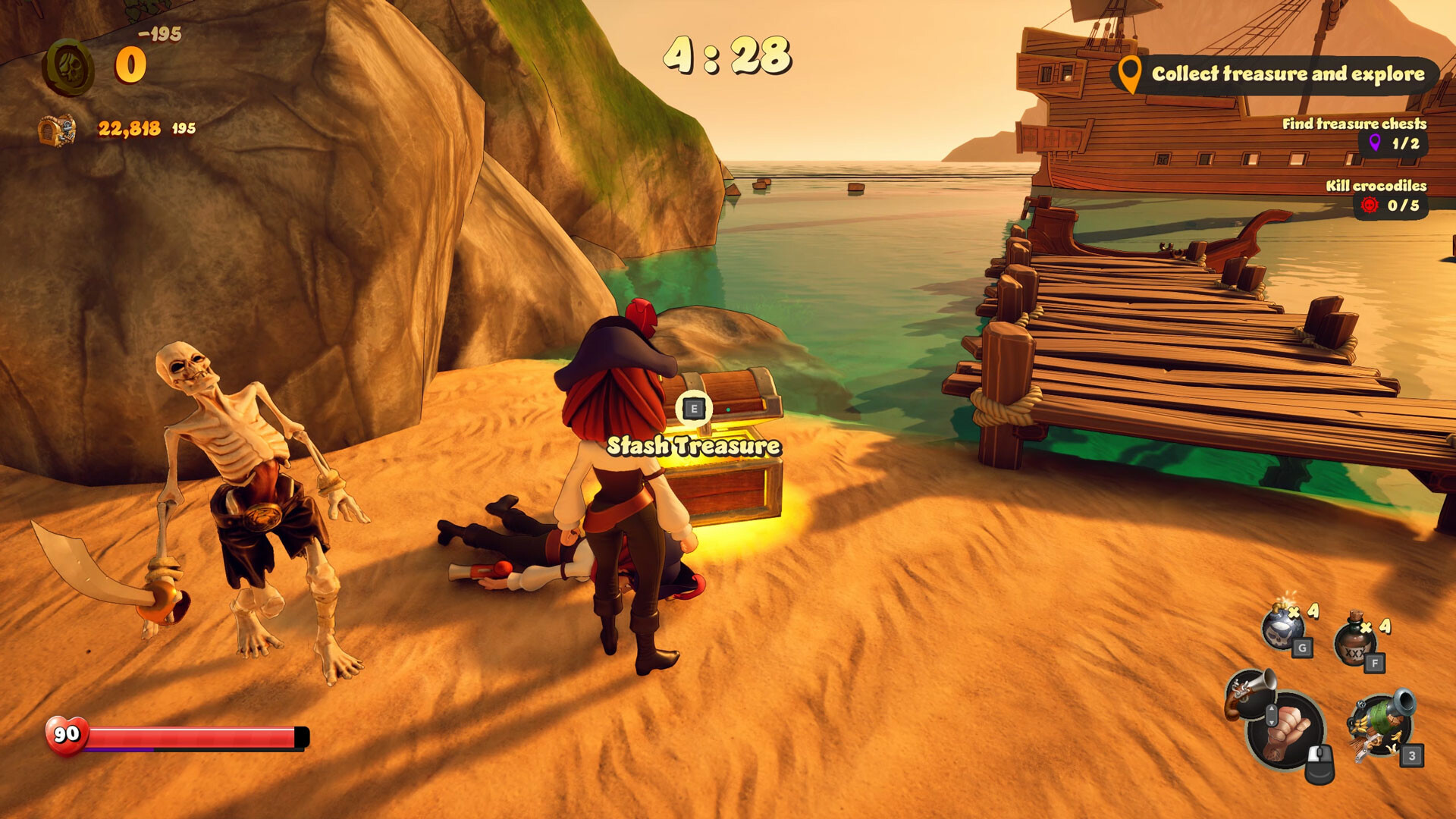Equip the green banana cannon weapon
The height and width of the screenshot is (819, 1456).
pyautogui.click(x=1380, y=724)
